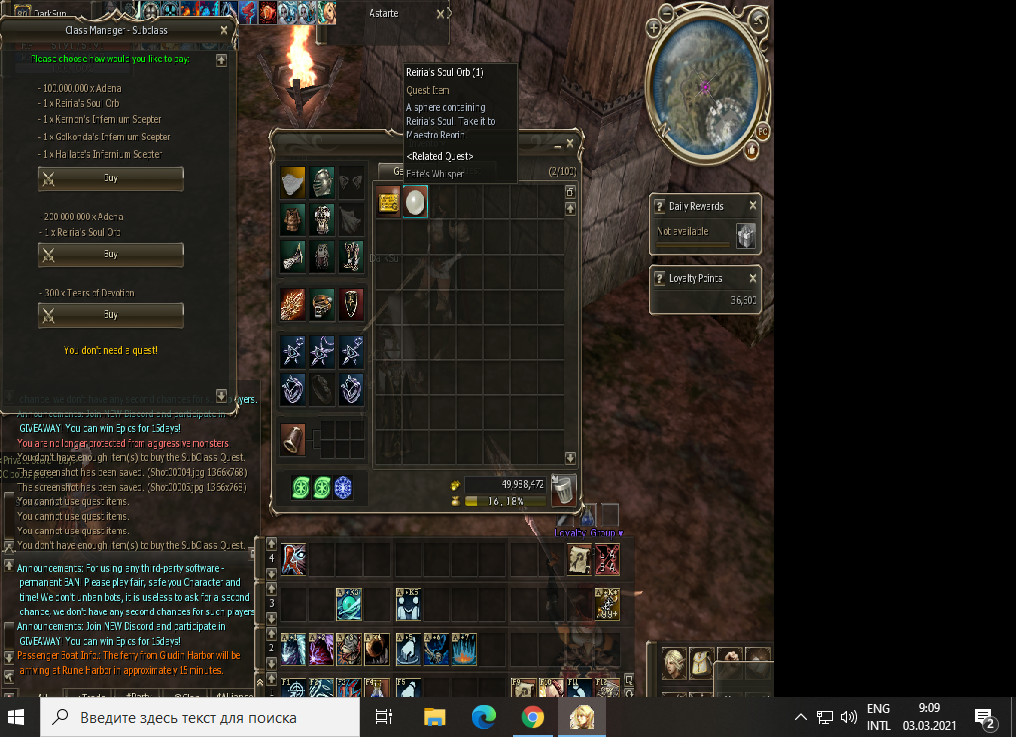This screenshot has height=749, width=1028.
Task: Select the equipped red shield slot
Action: tap(351, 304)
